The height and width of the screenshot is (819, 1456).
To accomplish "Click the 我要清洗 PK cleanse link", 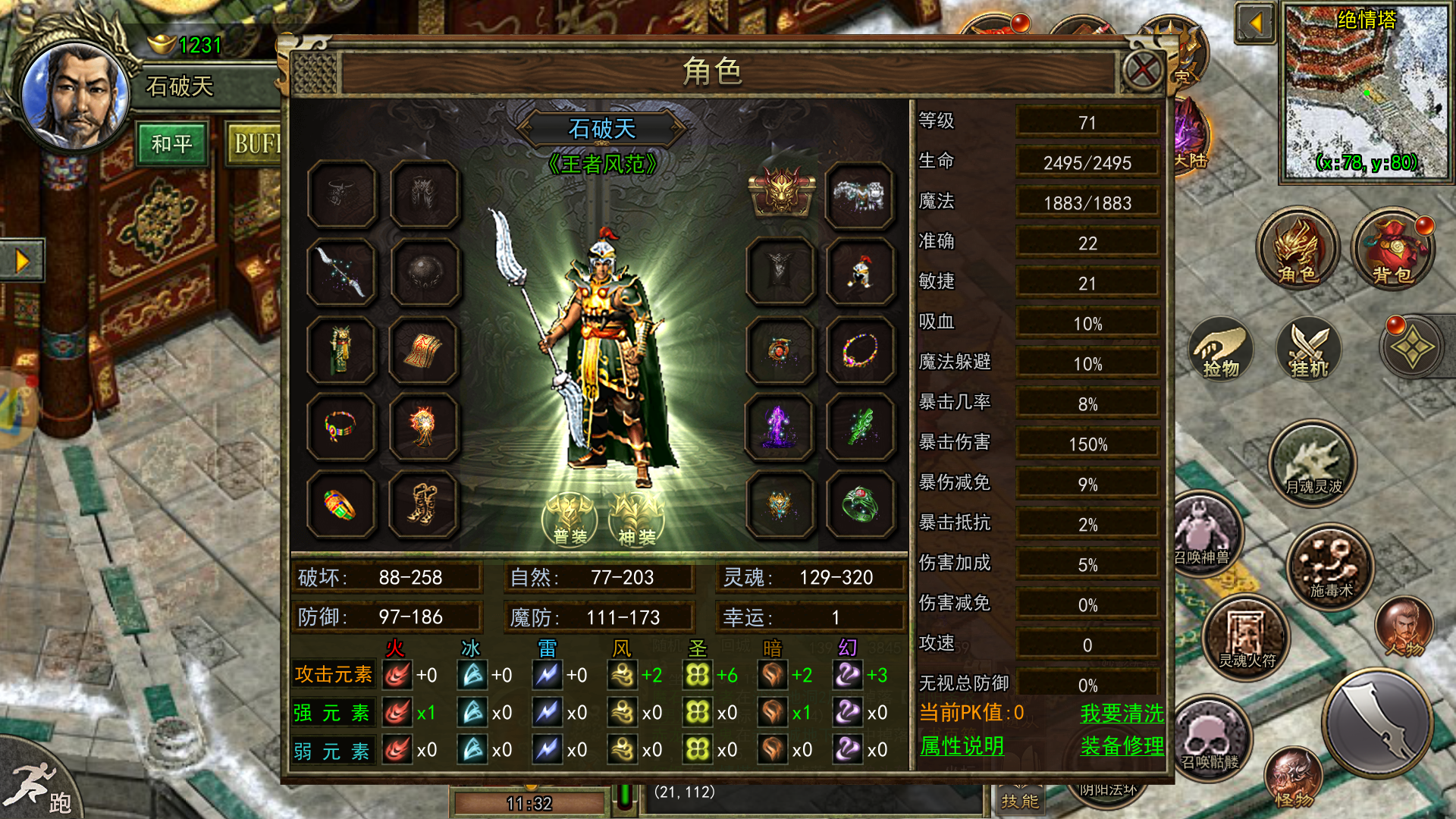I will (1122, 713).
